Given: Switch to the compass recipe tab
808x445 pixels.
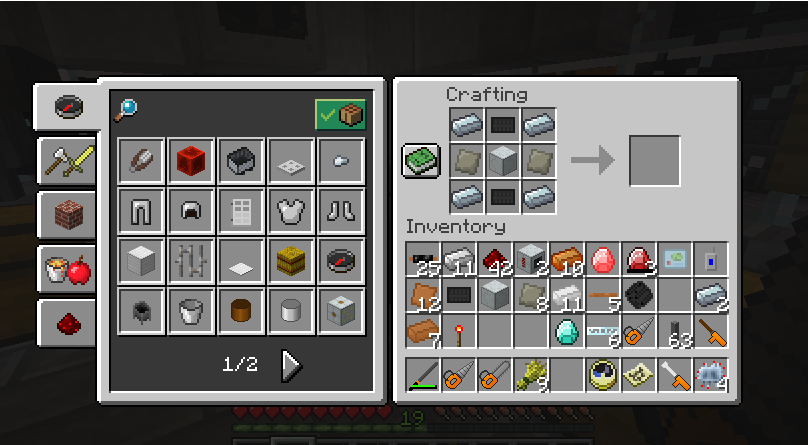Looking at the screenshot, I should [67, 106].
